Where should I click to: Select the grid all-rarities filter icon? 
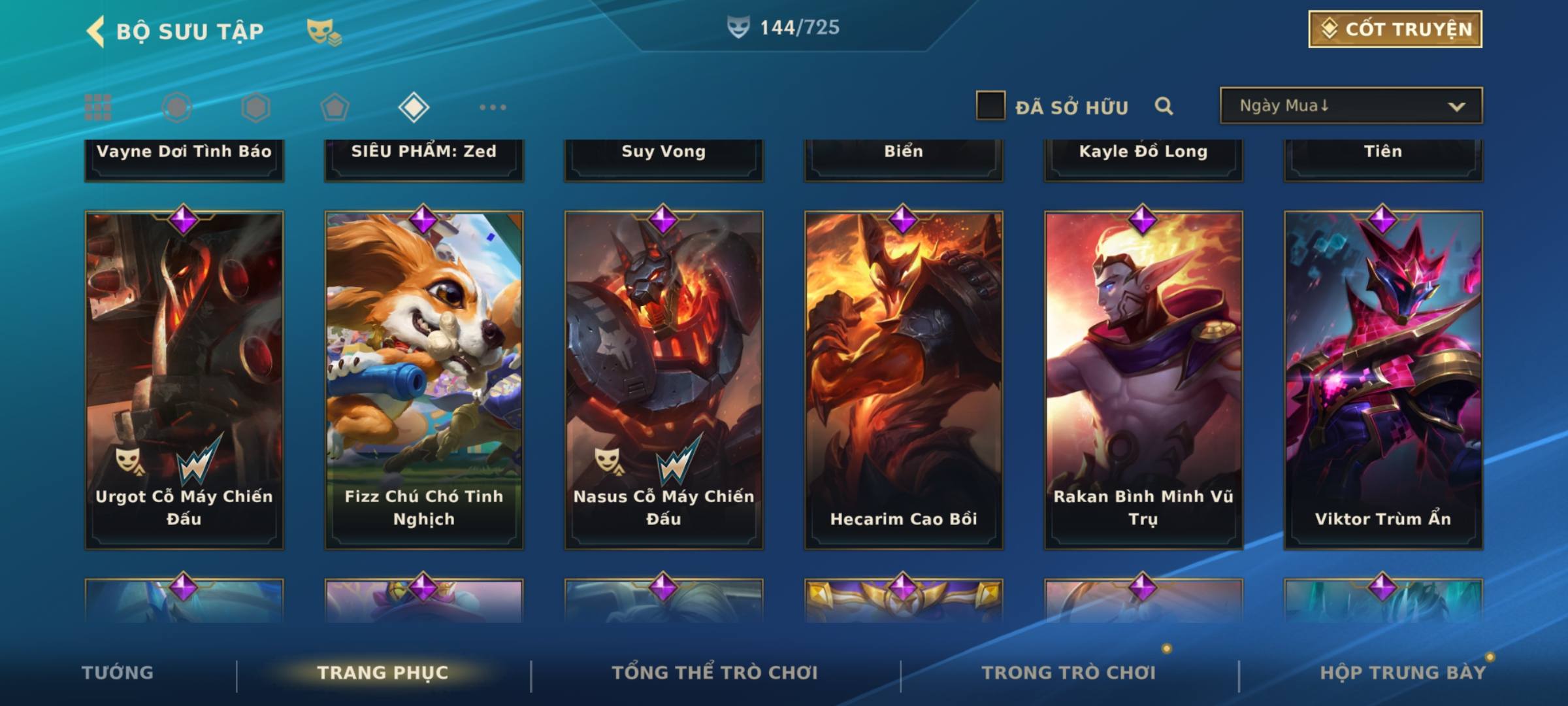(x=98, y=107)
